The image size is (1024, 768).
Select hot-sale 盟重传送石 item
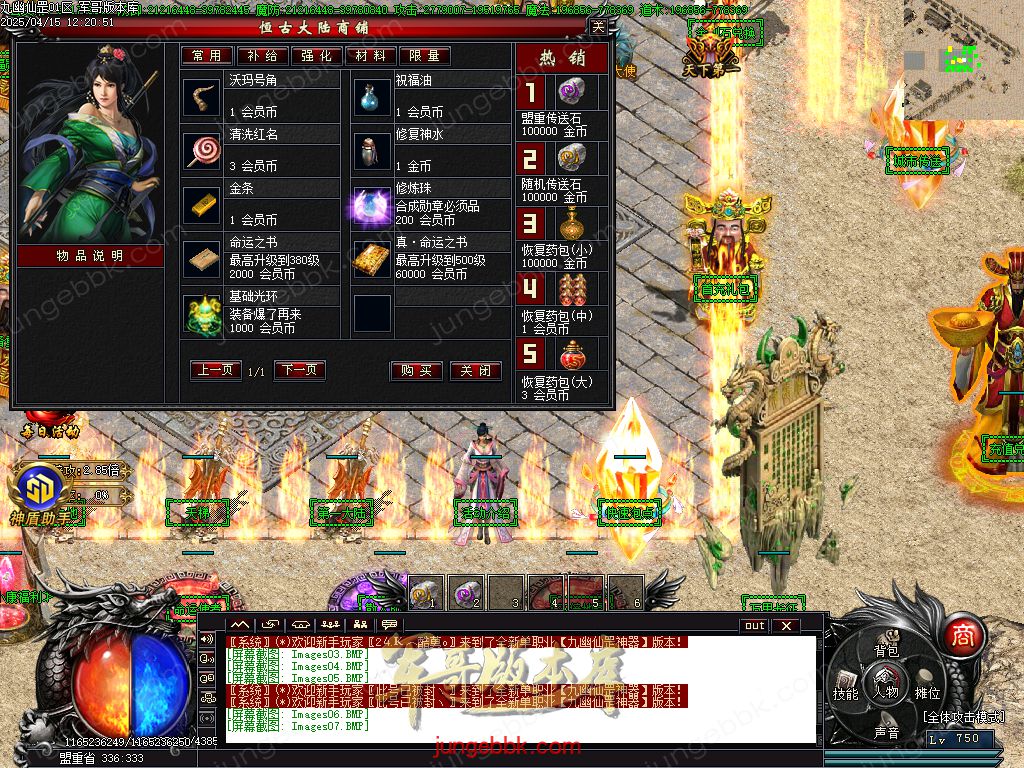point(569,94)
